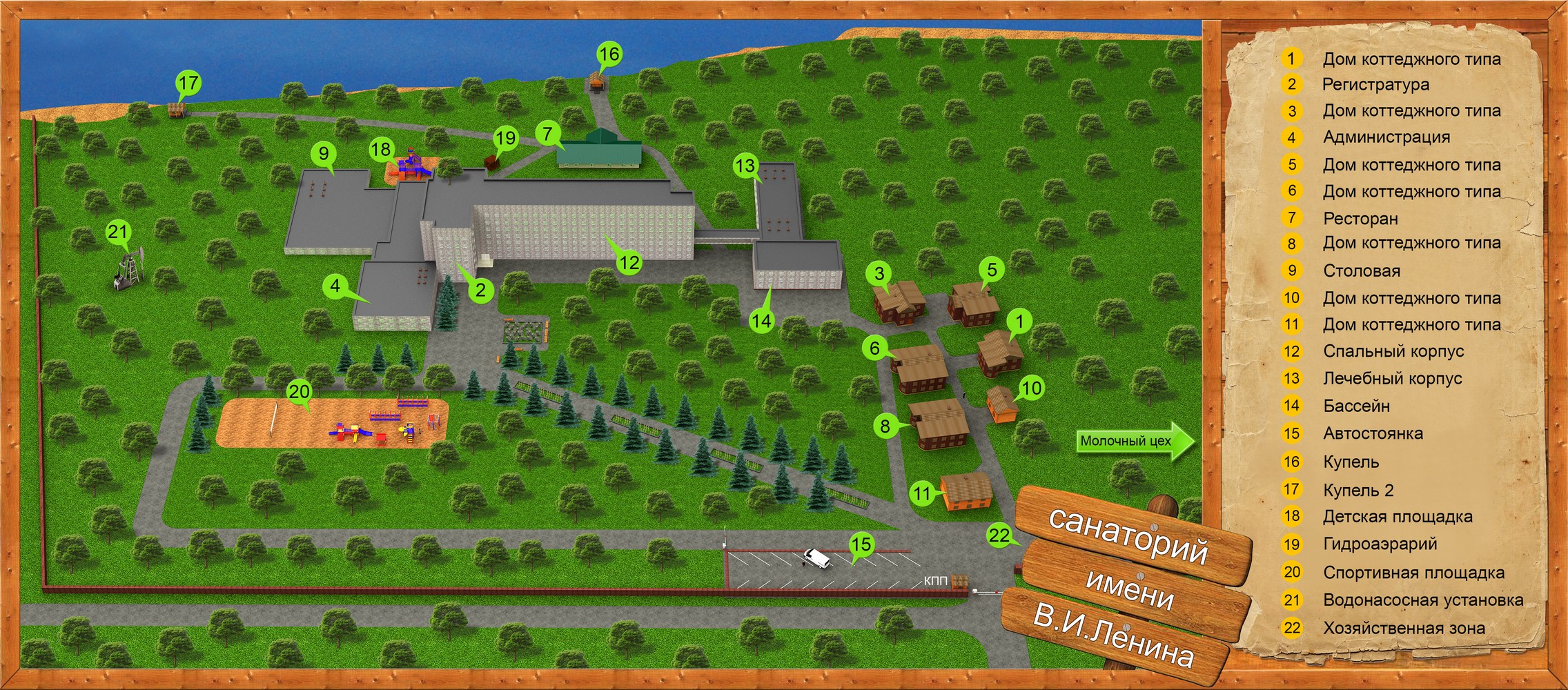Select green map marker number 17
The image size is (1568, 690).
click(x=188, y=83)
